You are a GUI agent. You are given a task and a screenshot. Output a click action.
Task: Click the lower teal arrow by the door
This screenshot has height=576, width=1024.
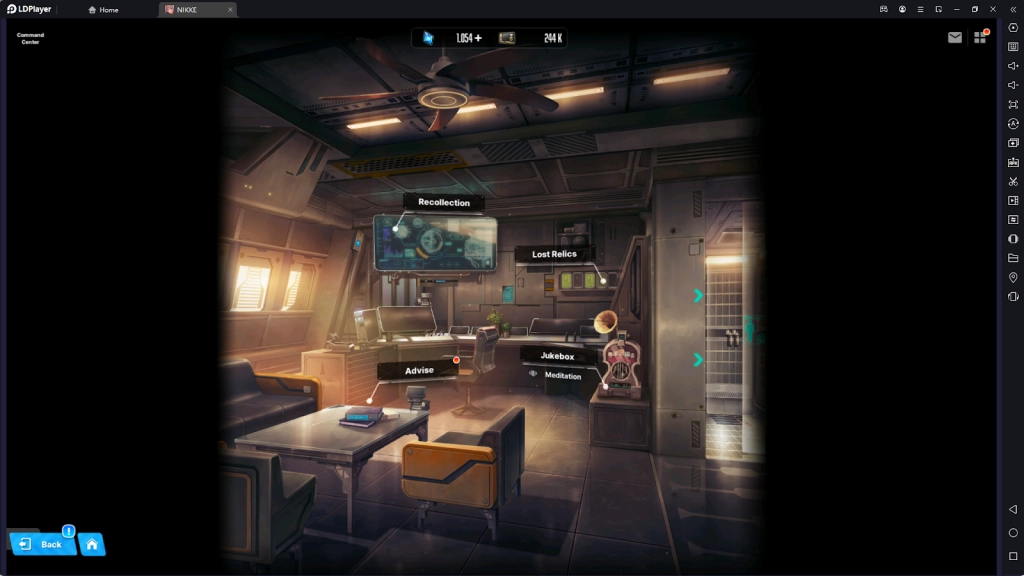(698, 359)
